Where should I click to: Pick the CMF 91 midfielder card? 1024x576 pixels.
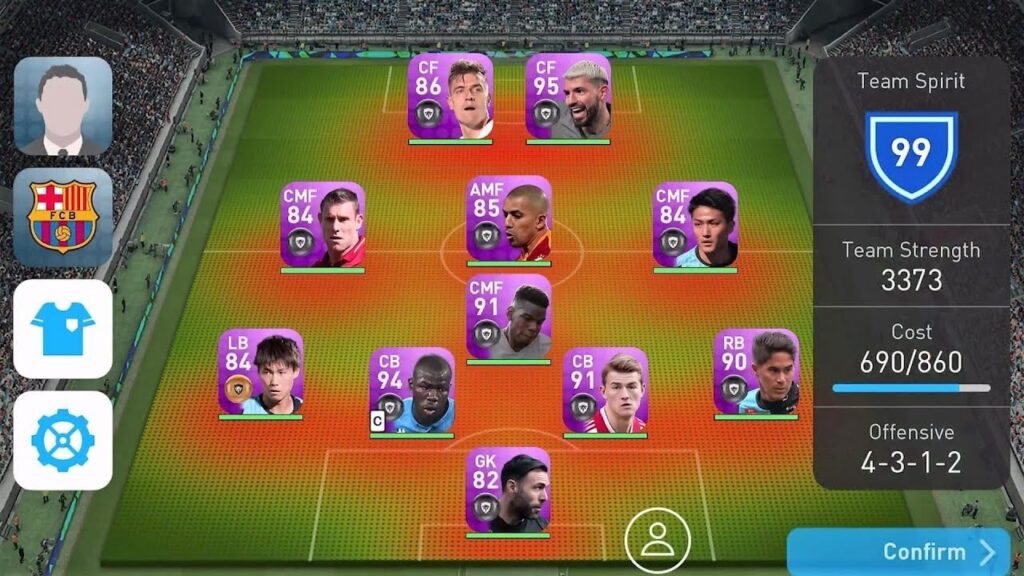508,318
